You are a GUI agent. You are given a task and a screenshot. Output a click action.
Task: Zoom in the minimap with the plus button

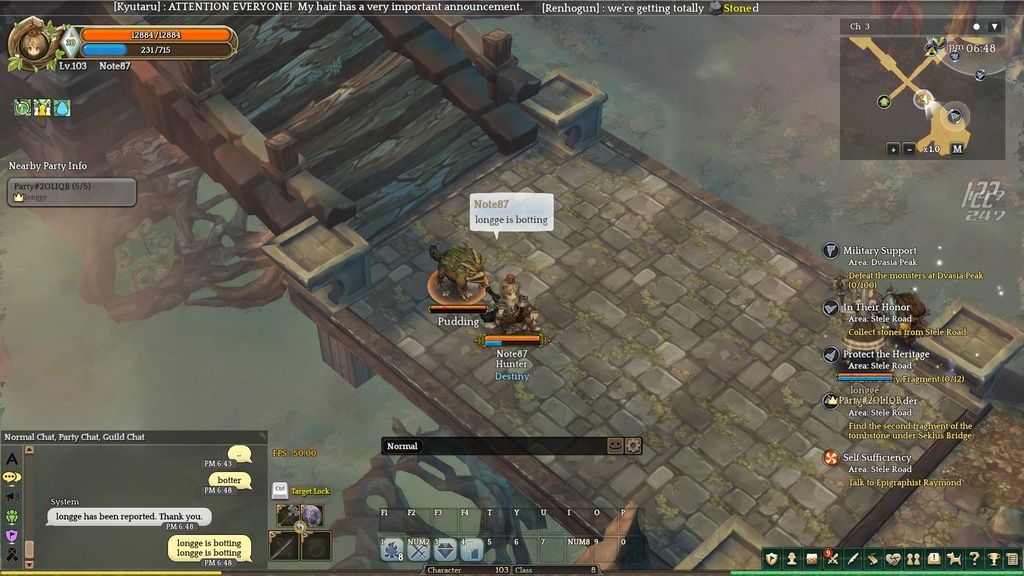point(893,149)
